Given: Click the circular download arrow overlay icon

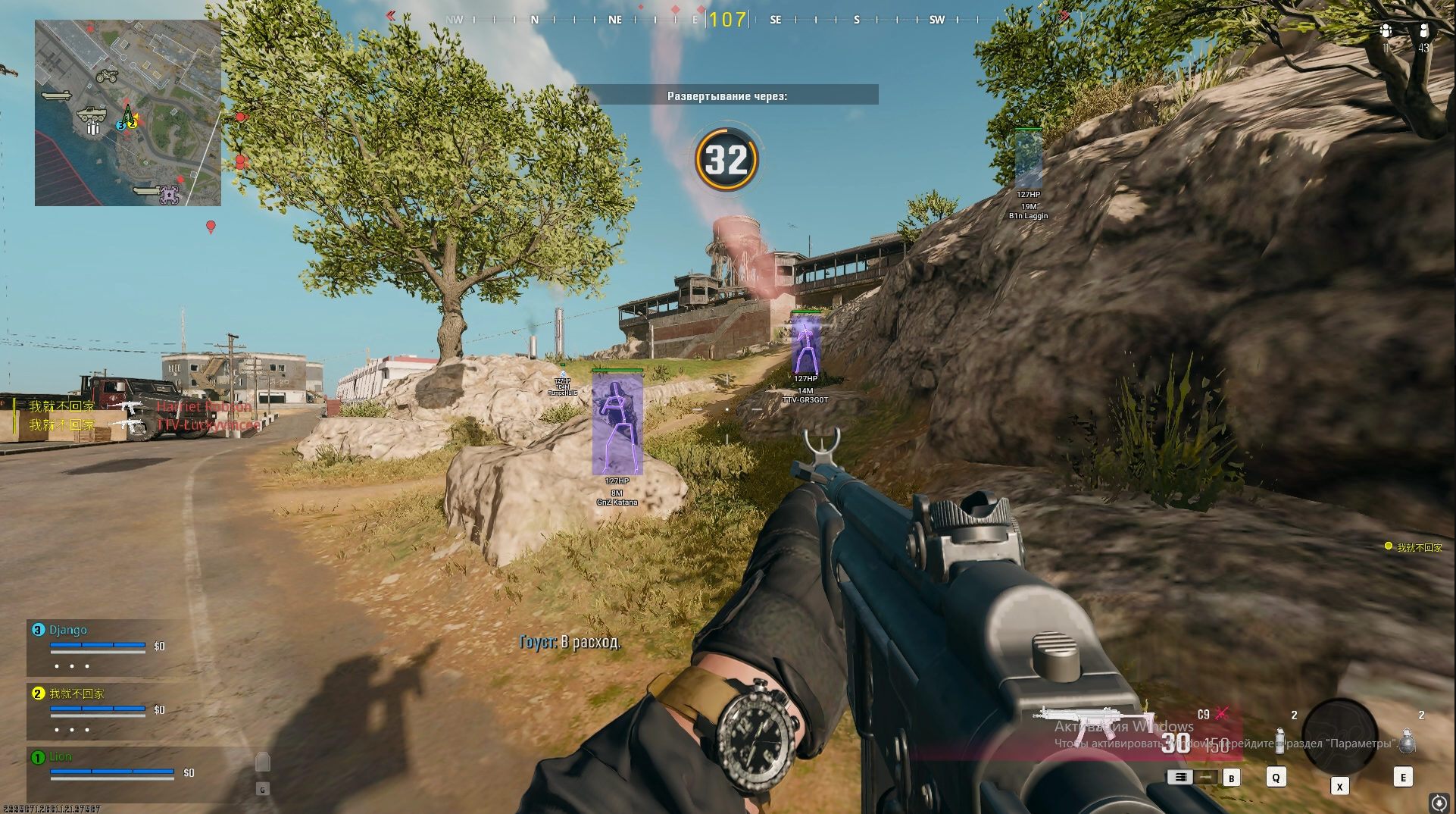Looking at the screenshot, I should tap(1439, 802).
